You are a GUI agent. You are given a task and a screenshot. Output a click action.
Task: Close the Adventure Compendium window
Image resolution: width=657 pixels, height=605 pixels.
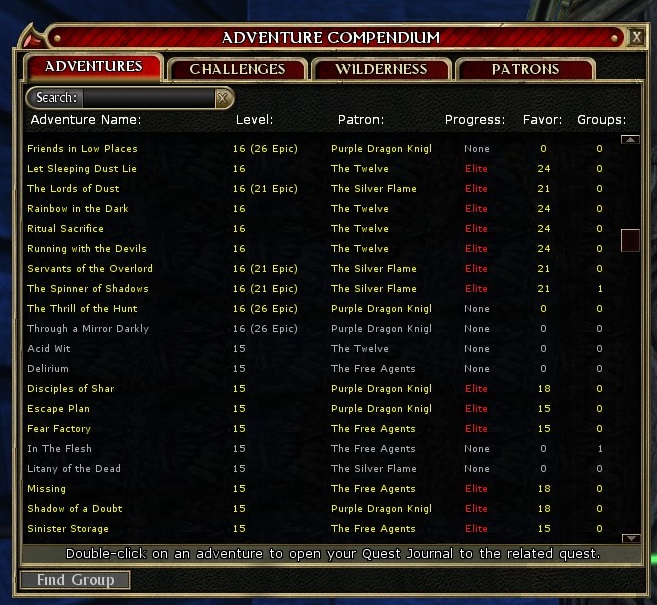(x=637, y=38)
